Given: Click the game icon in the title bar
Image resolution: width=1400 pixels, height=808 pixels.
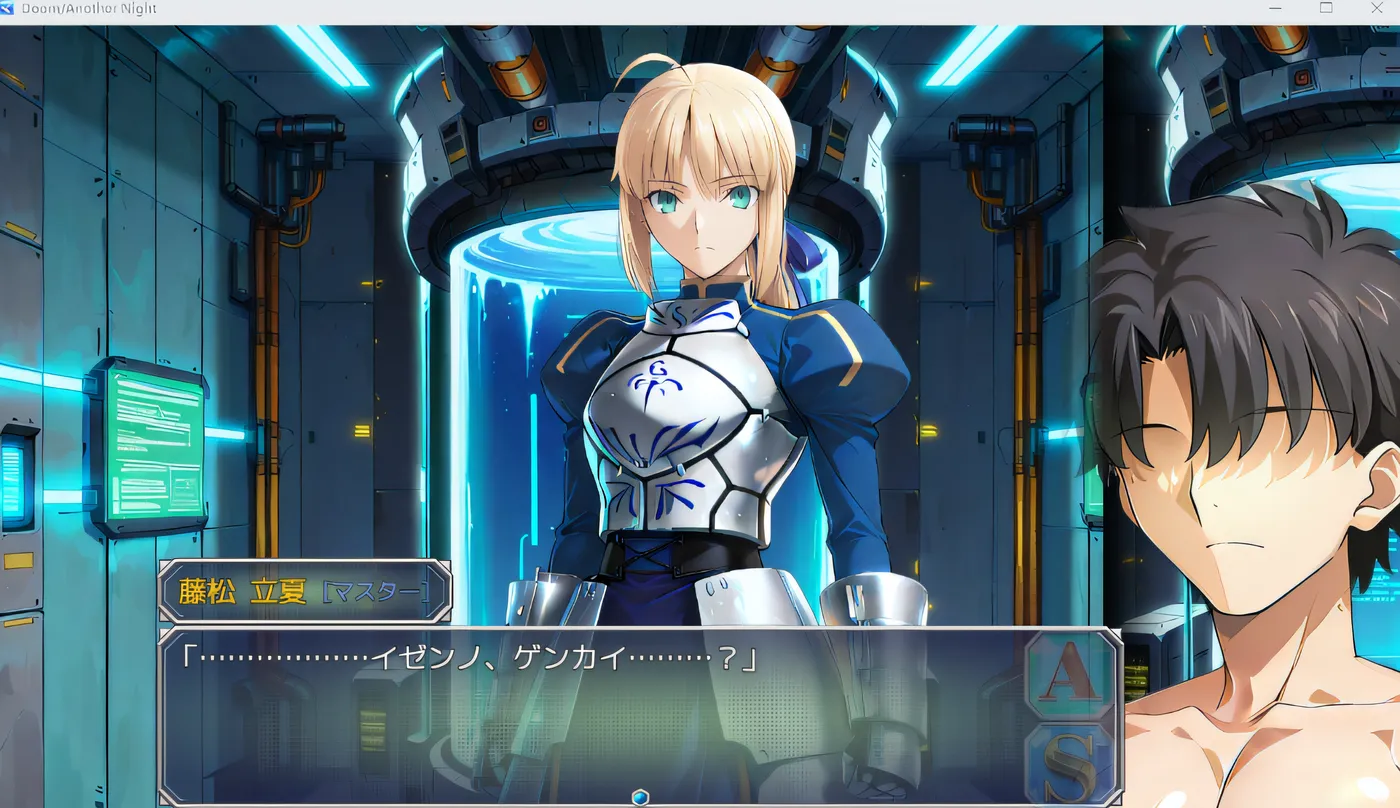Looking at the screenshot, I should click(x=10, y=8).
